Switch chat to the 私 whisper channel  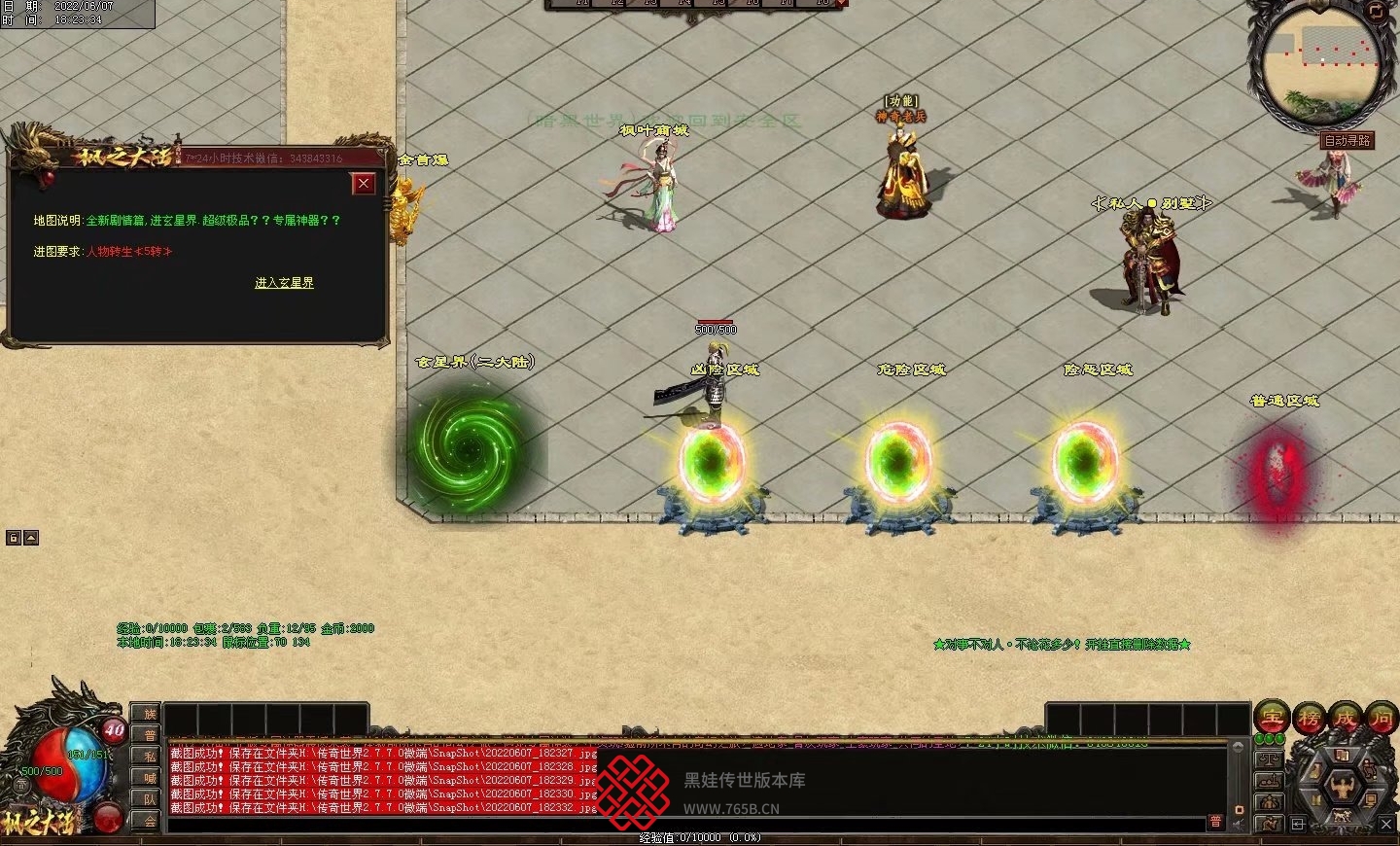click(x=150, y=757)
